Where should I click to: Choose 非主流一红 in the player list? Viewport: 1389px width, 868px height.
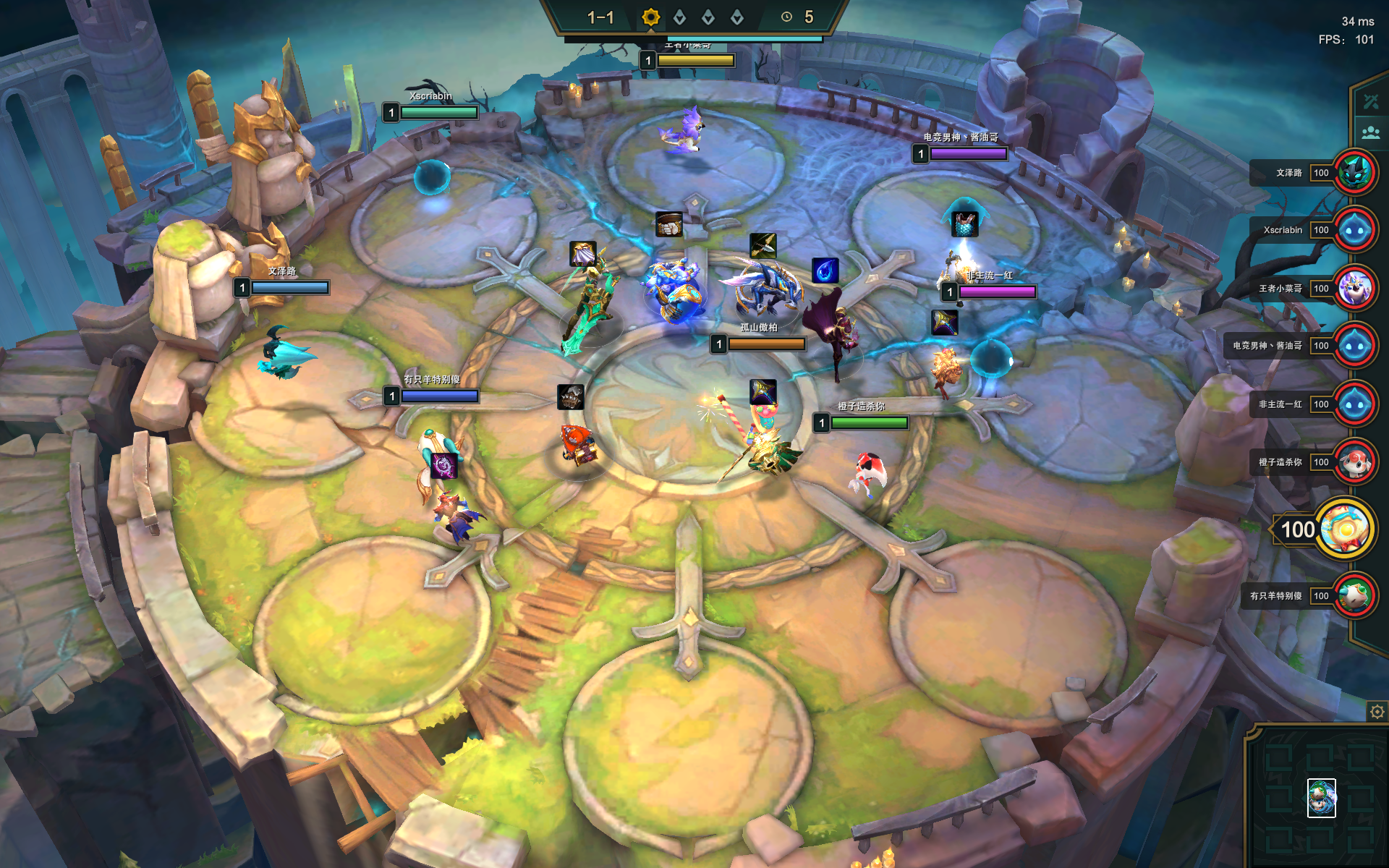(x=1354, y=404)
